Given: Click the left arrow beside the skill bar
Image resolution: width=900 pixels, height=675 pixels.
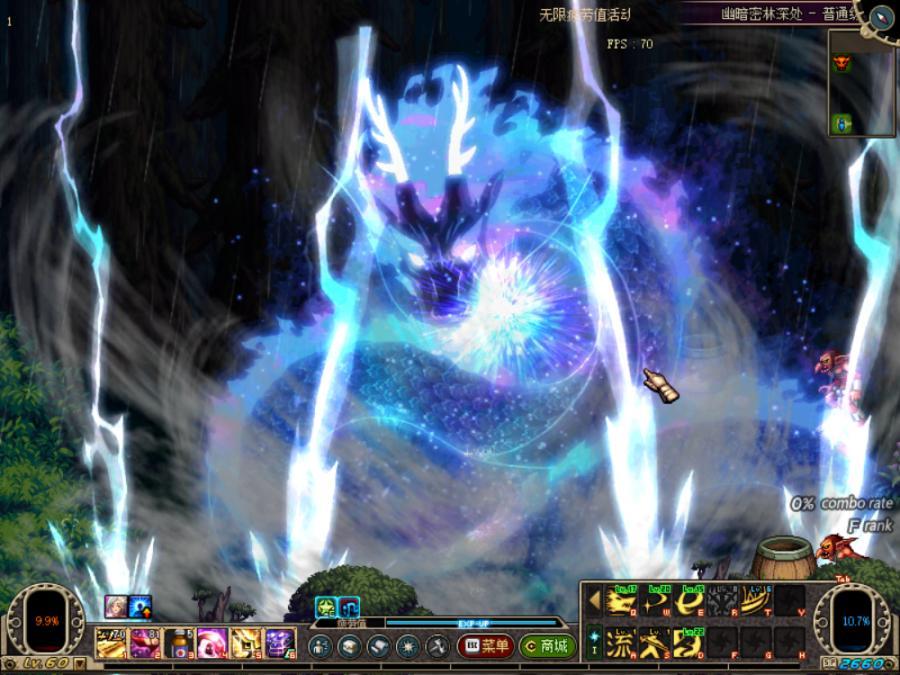Looking at the screenshot, I should click(x=594, y=600).
